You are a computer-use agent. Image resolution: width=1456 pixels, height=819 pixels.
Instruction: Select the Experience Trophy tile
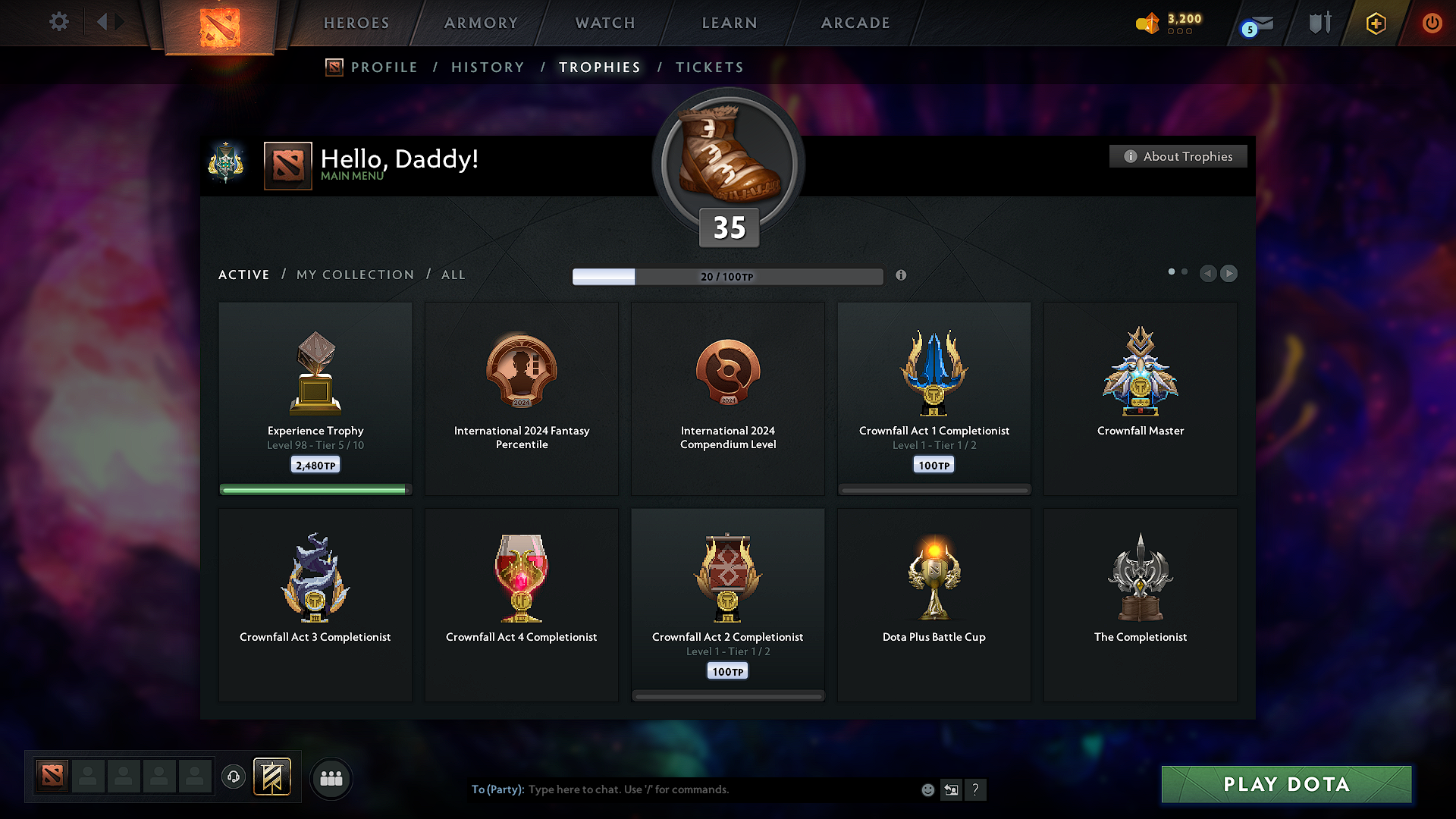point(315,398)
